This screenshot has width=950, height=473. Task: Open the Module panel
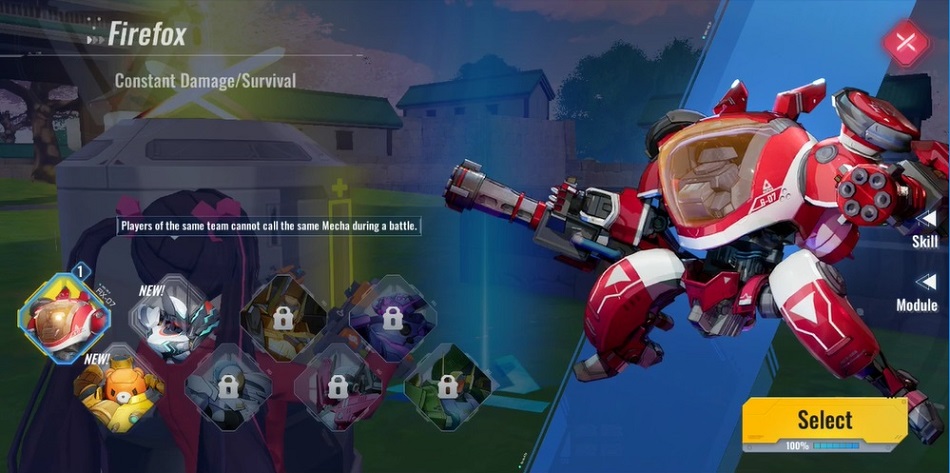920,293
